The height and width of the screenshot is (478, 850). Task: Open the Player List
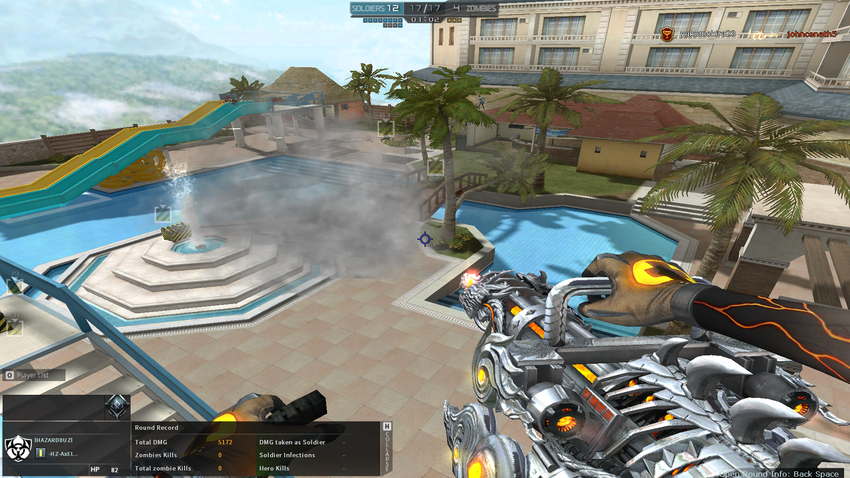tap(34, 375)
